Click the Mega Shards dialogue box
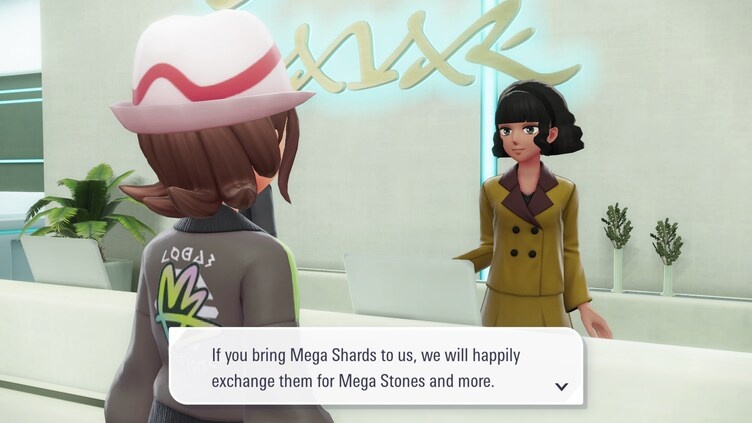 coord(375,366)
